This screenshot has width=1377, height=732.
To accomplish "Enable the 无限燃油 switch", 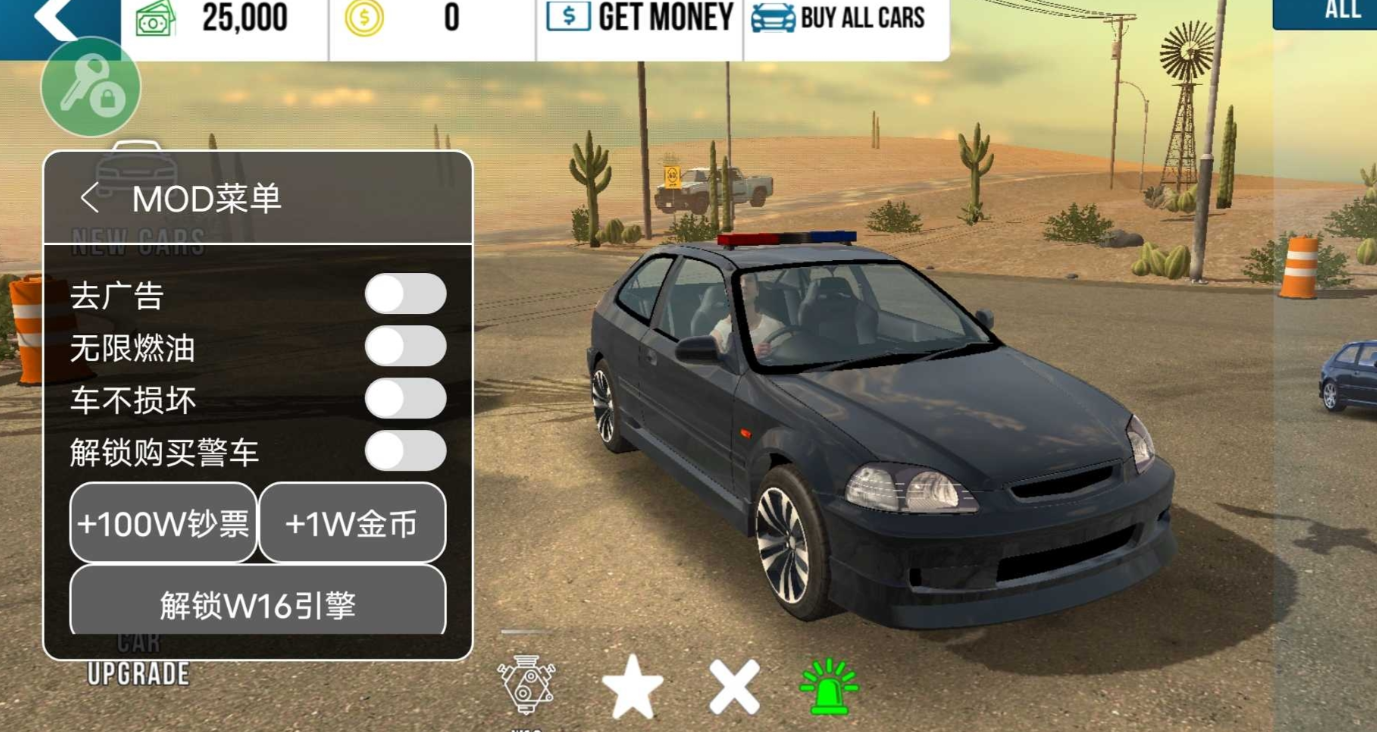I will click(x=405, y=347).
